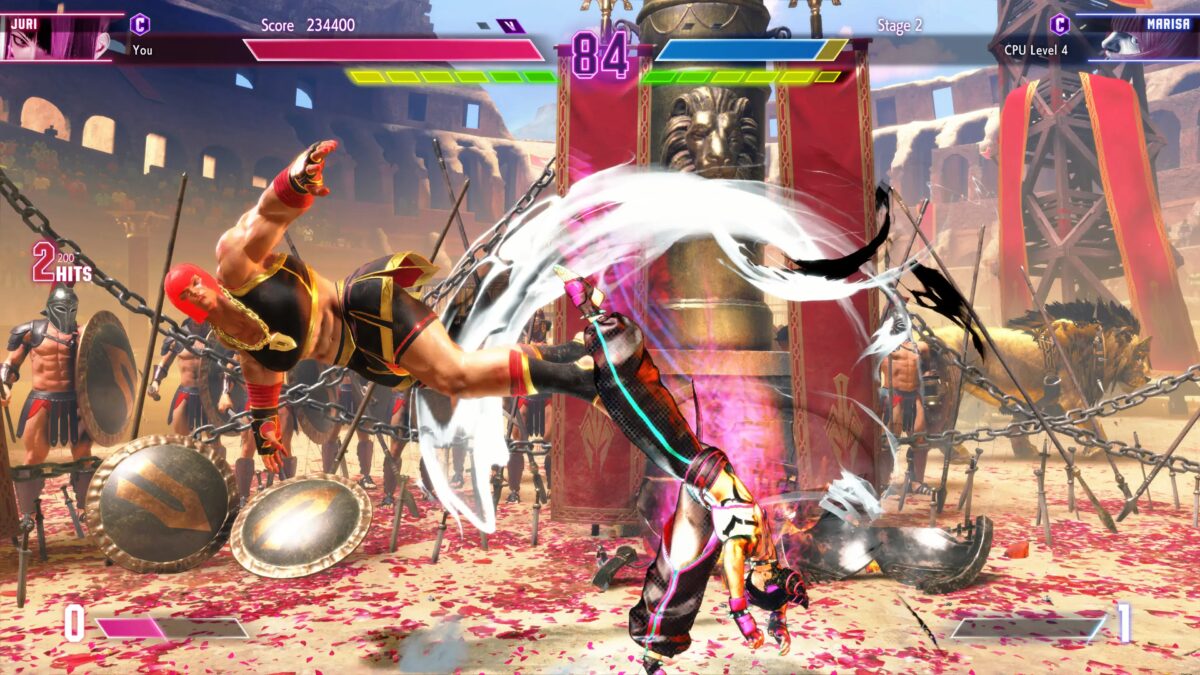Select the C control-type badge beside Juri
The width and height of the screenshot is (1200, 675).
pos(140,24)
